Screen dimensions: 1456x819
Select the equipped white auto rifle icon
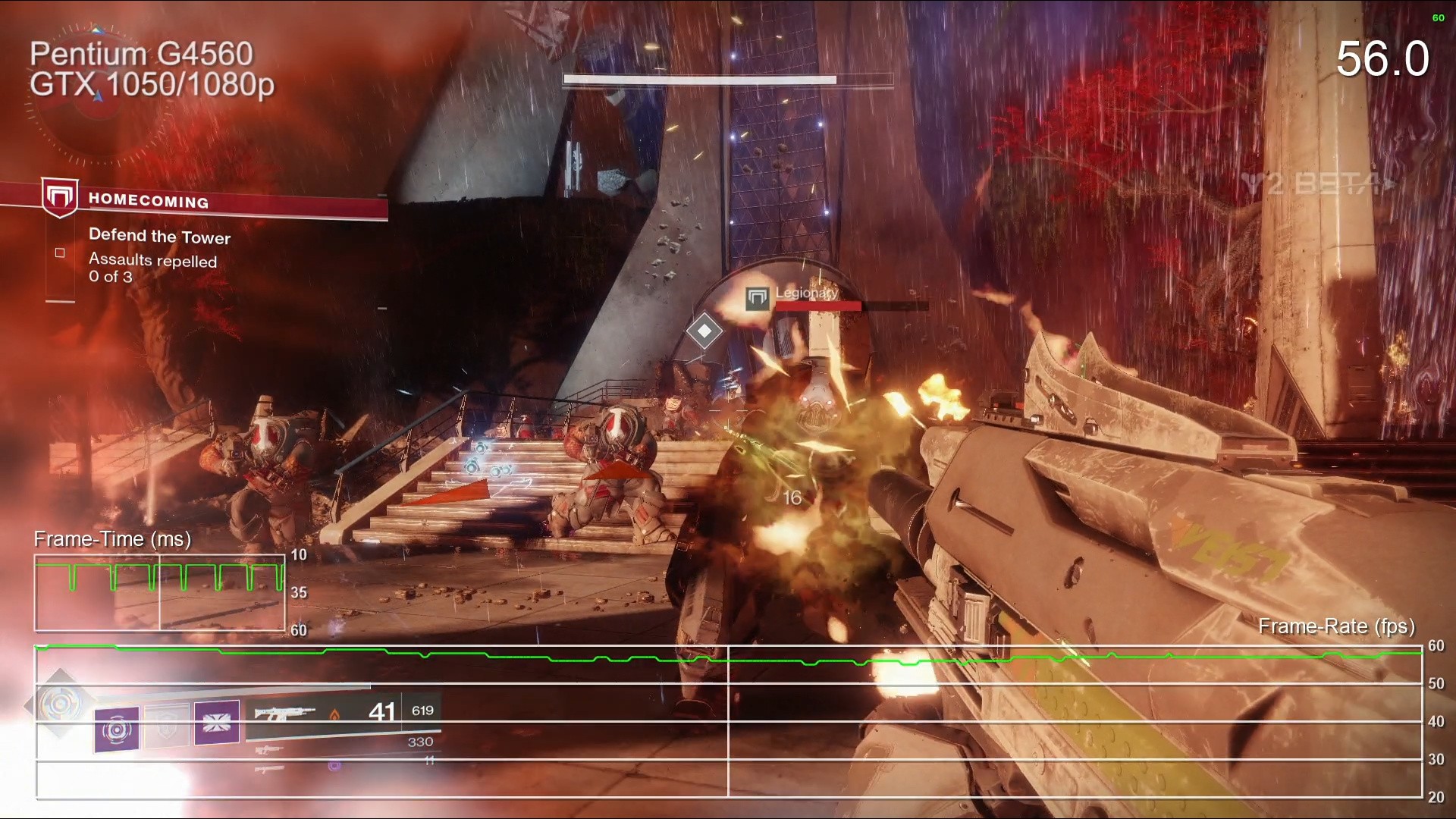pyautogui.click(x=284, y=713)
